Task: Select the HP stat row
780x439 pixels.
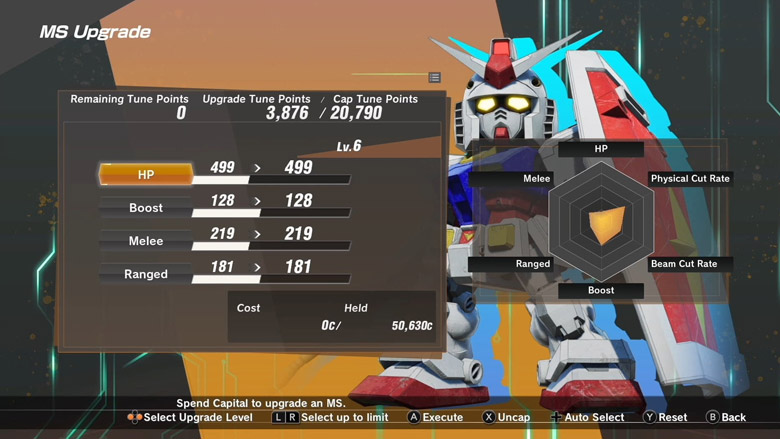Action: click(x=146, y=174)
